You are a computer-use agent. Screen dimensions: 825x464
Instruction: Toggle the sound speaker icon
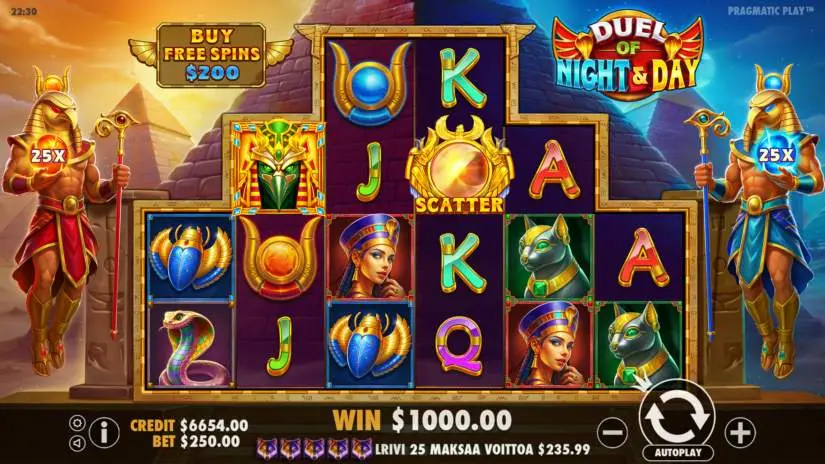click(77, 441)
